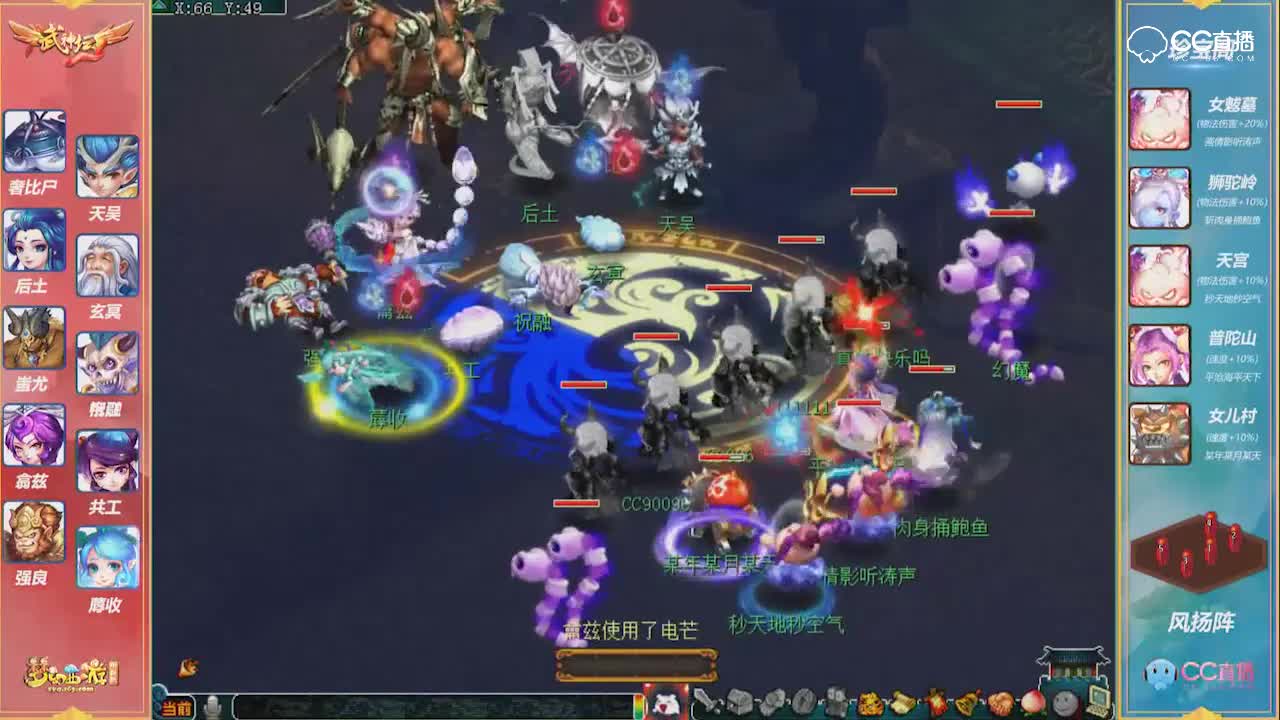Open the treasure chest icon in the toolbar
The image size is (1280, 720).
pyautogui.click(x=738, y=700)
